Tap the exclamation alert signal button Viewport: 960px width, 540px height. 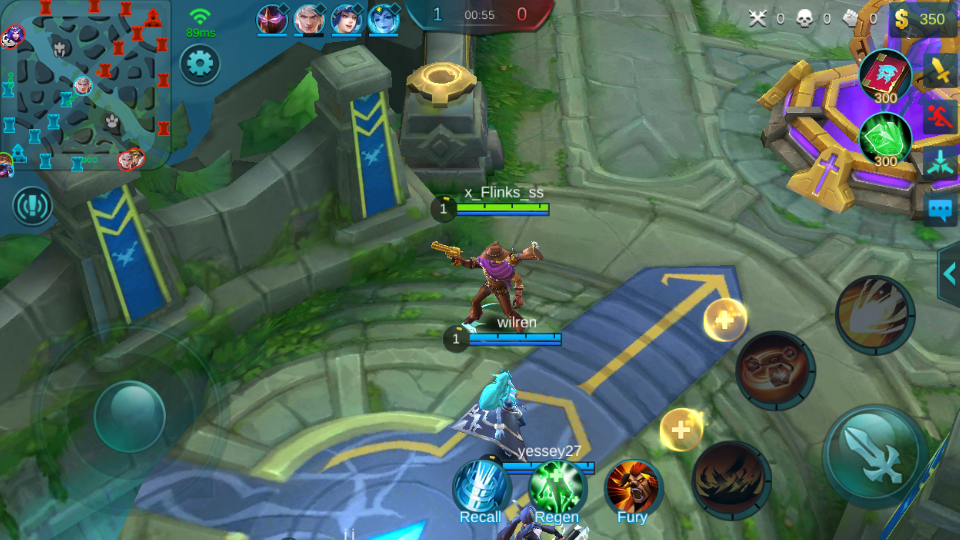(x=33, y=206)
